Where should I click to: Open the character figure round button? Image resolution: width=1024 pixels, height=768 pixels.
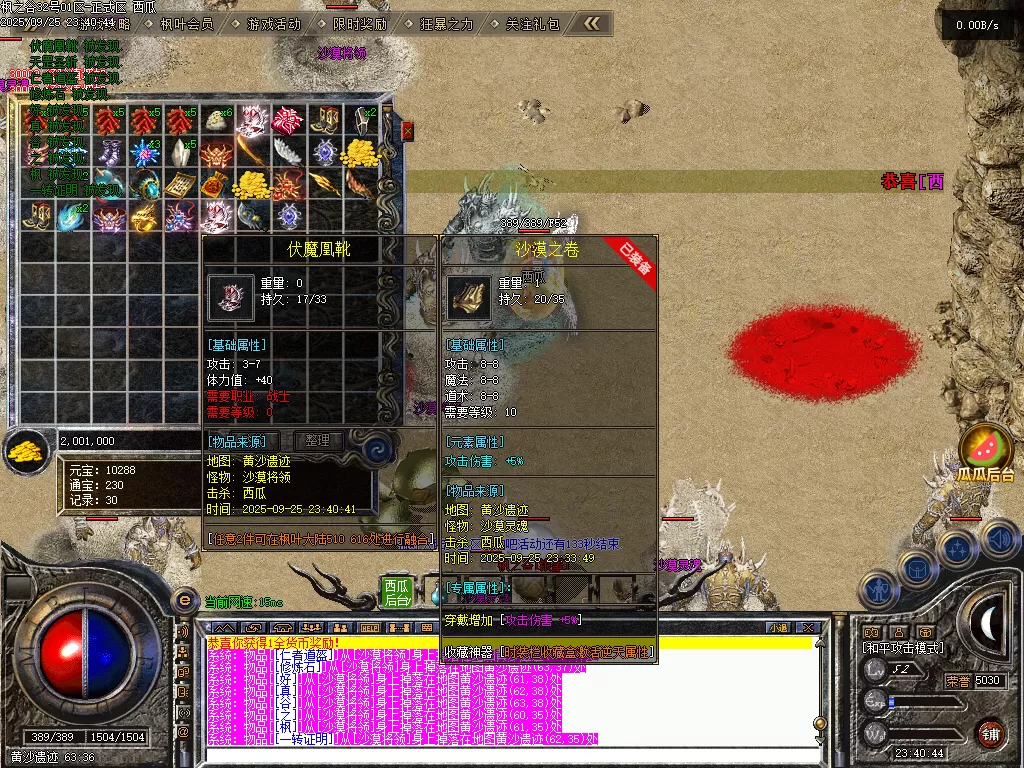[x=877, y=590]
